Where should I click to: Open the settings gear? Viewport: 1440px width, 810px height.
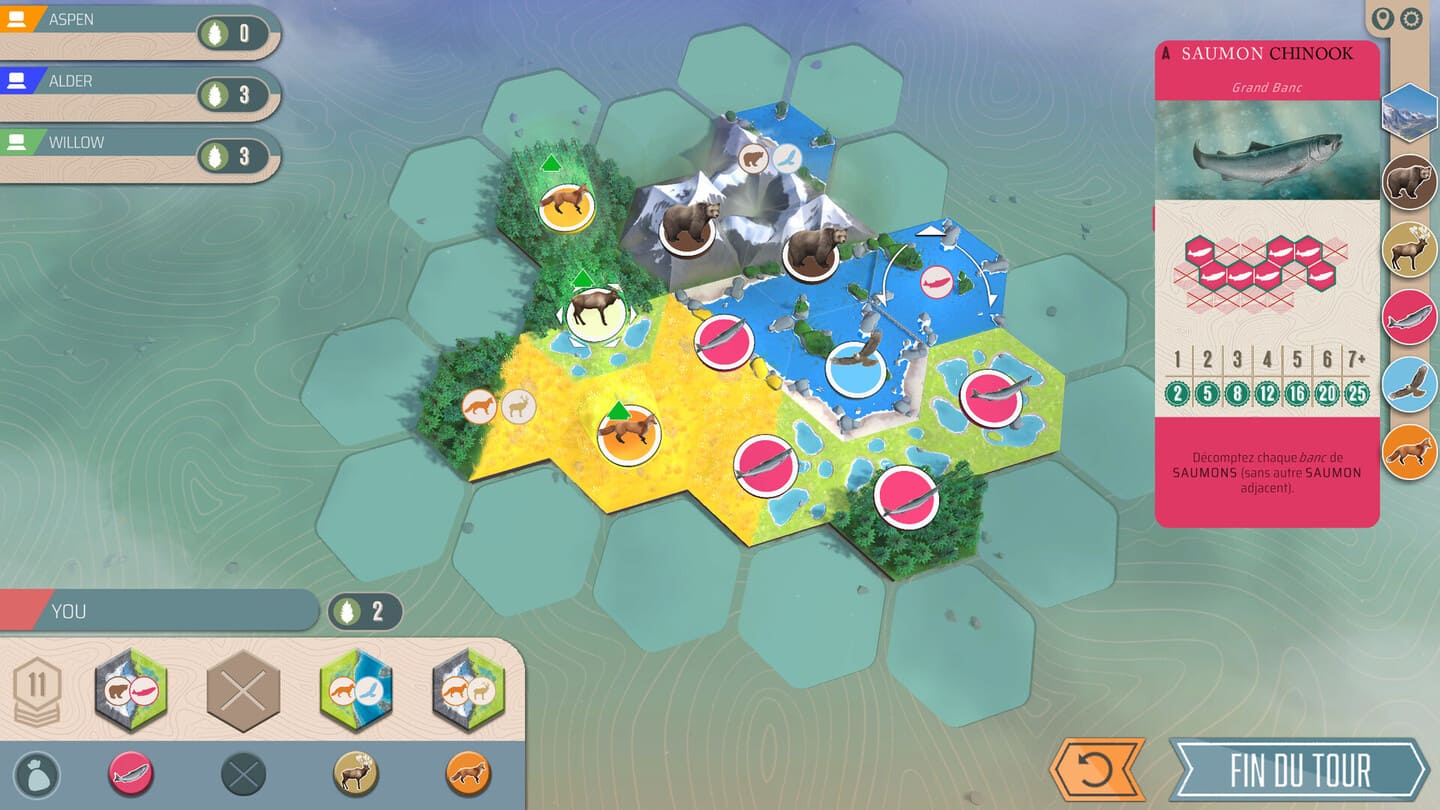(1411, 18)
